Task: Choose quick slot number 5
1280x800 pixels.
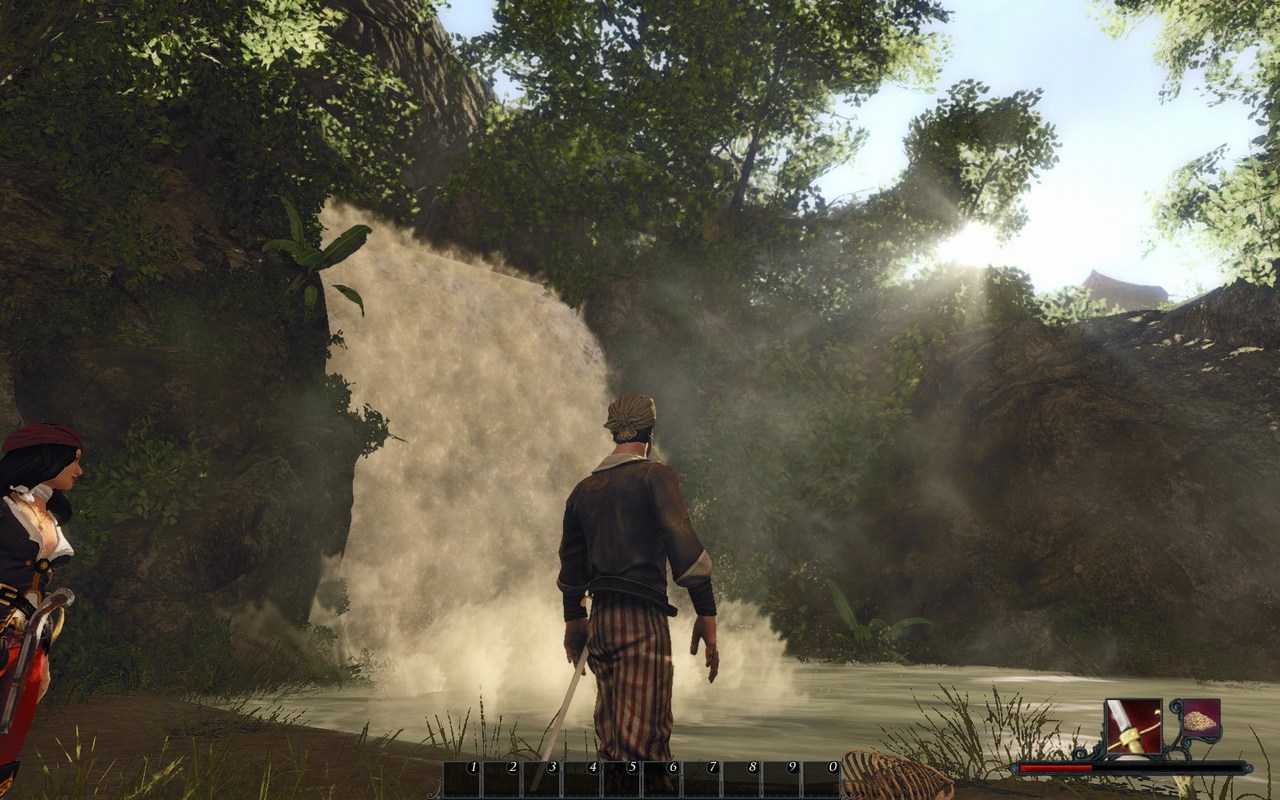Action: tap(623, 780)
